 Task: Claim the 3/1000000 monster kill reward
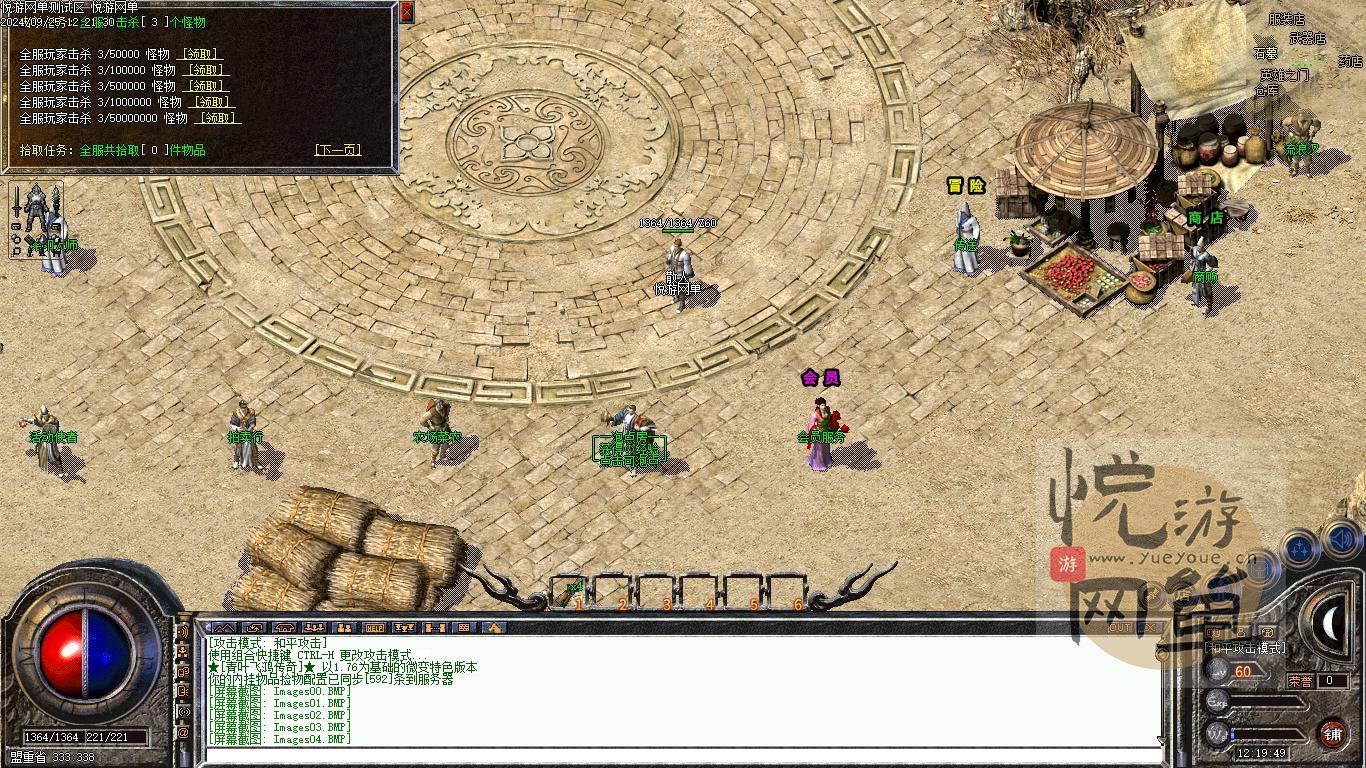[213, 102]
